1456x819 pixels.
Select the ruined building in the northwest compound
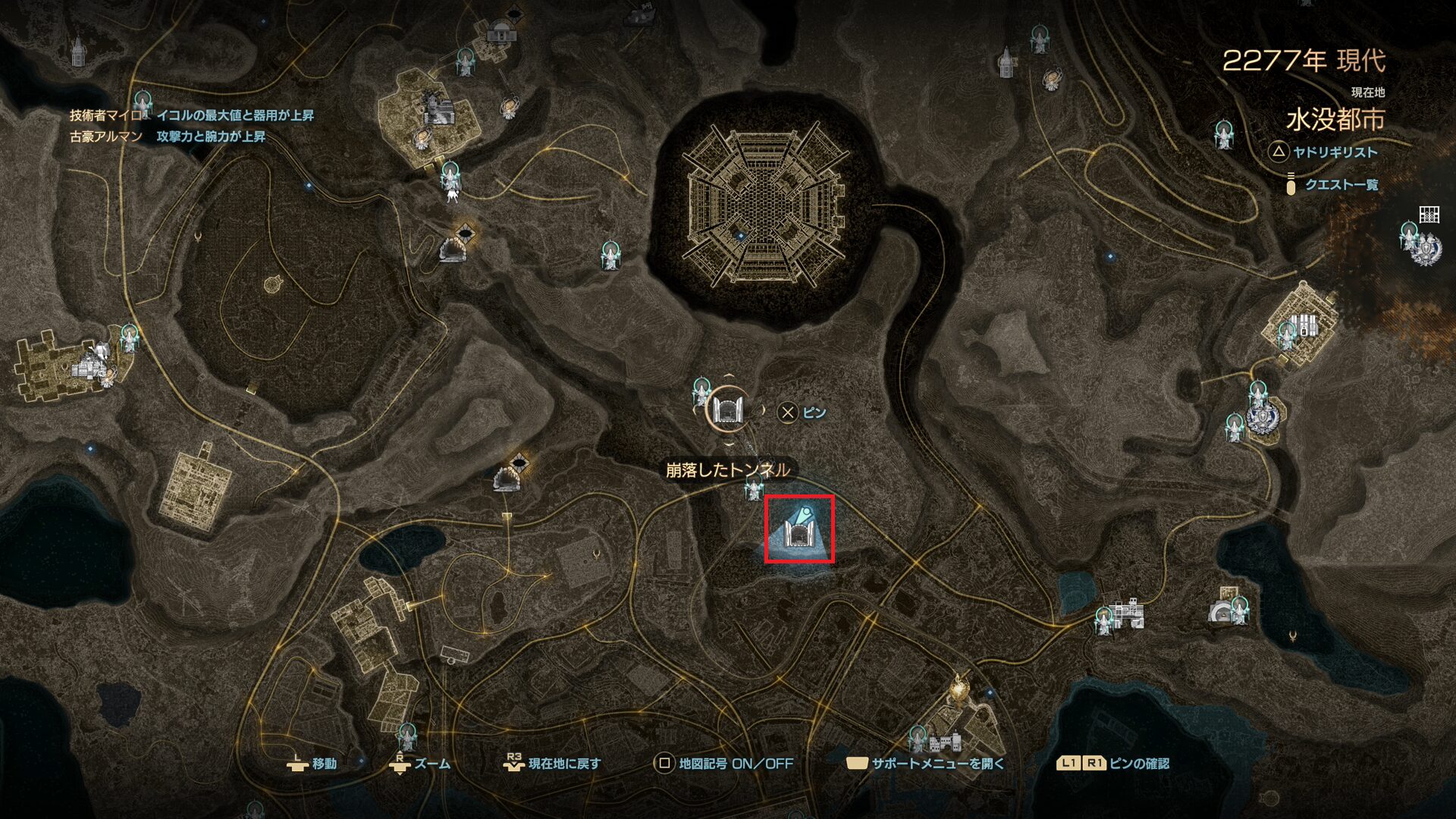pos(439,111)
